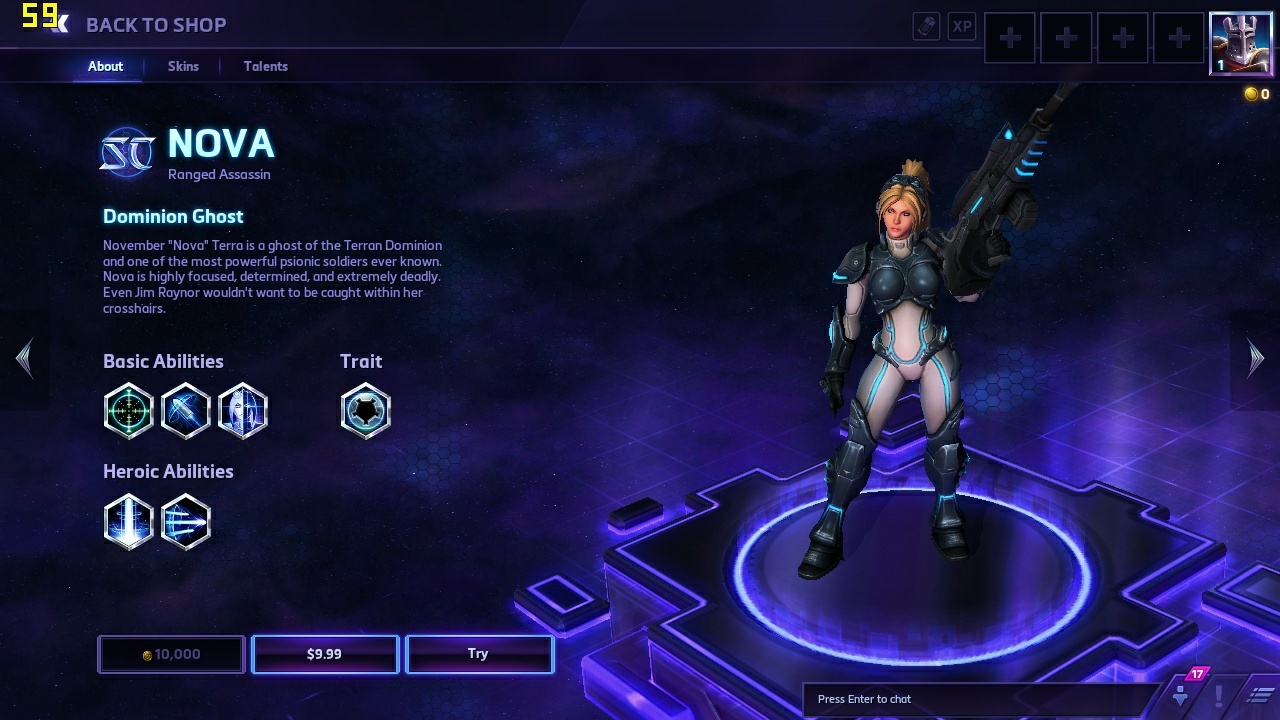Screen dimensions: 1280x720
Task: Try Nova before buying
Action: click(x=479, y=654)
